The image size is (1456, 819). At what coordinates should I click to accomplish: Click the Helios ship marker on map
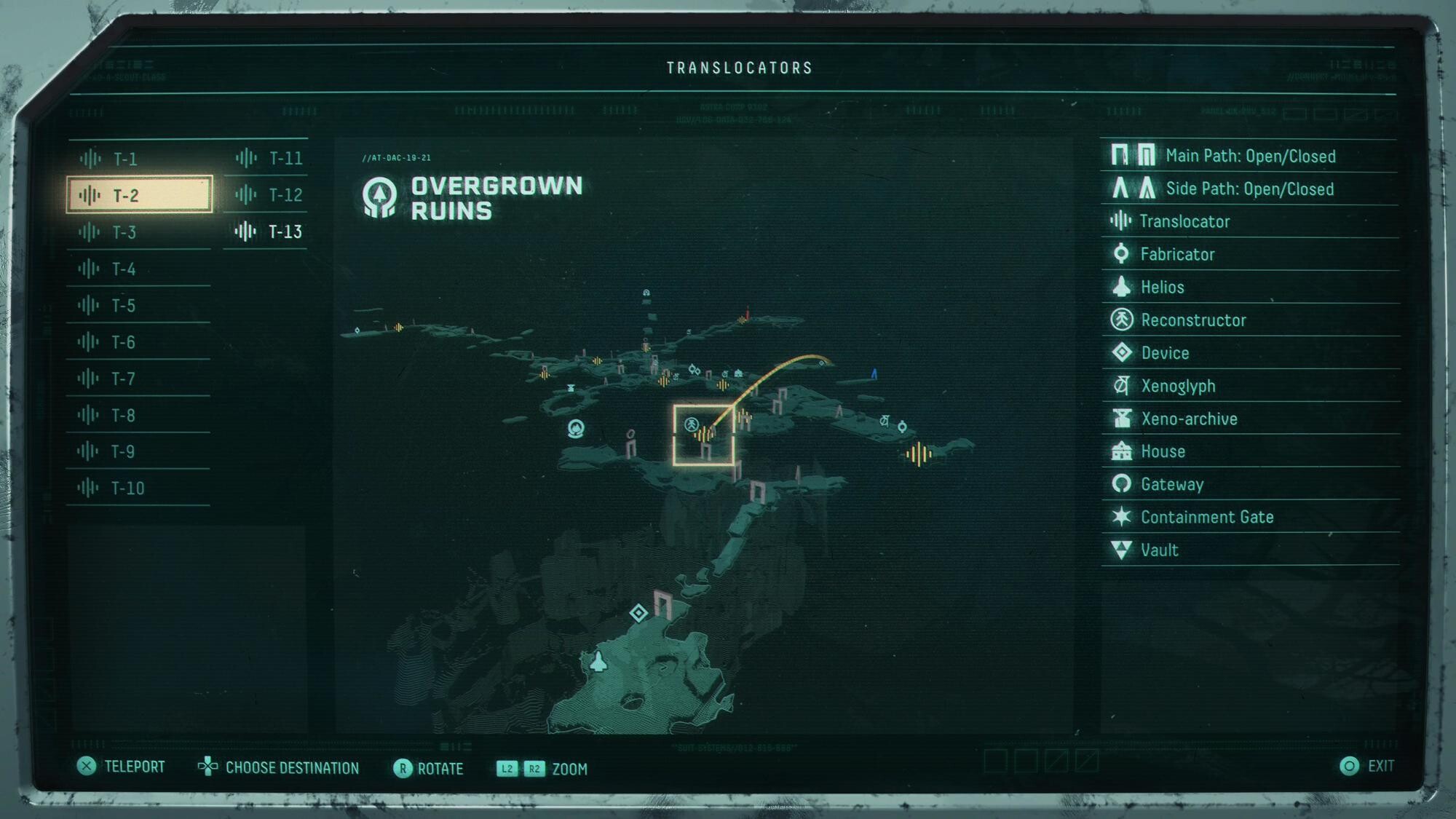598,661
